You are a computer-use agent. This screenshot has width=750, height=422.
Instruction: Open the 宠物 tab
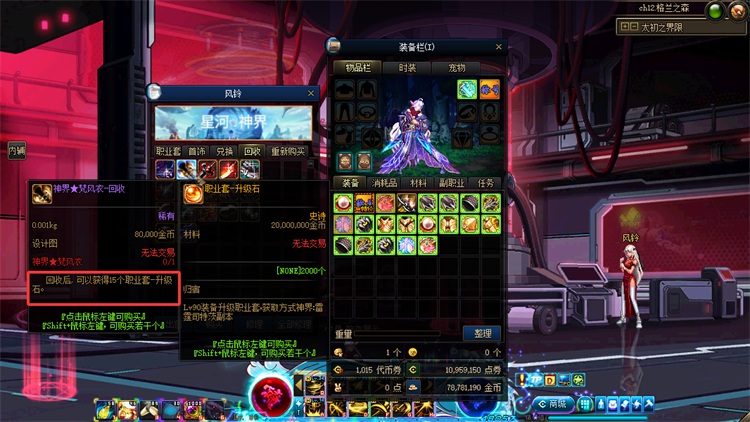456,67
